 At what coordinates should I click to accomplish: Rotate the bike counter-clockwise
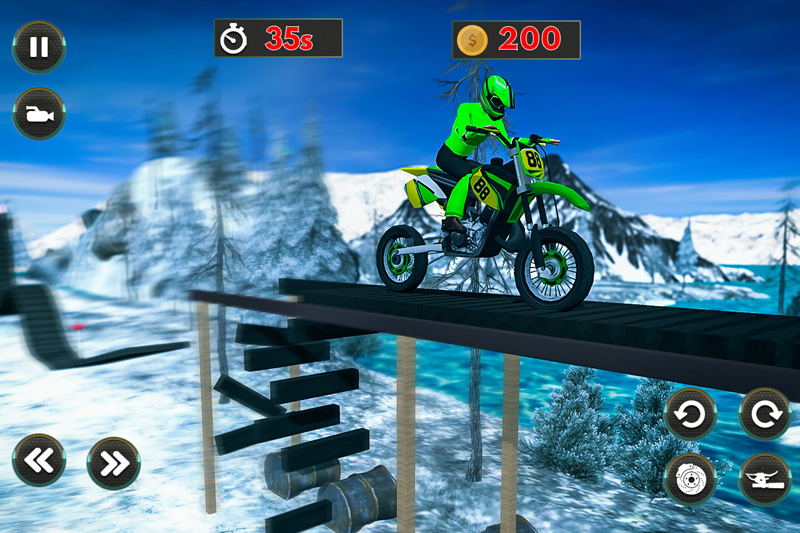pyautogui.click(x=690, y=414)
